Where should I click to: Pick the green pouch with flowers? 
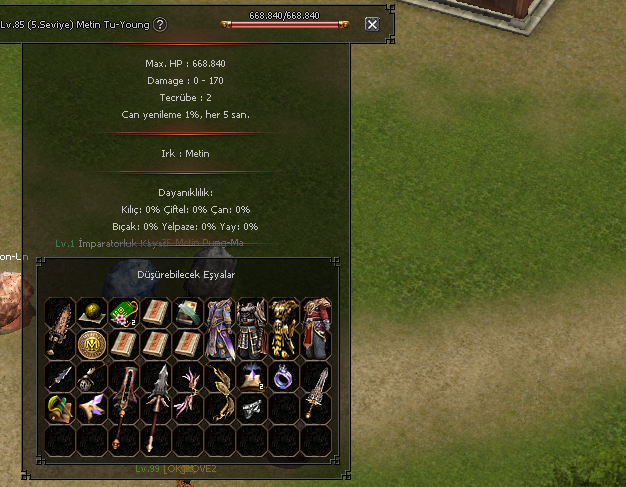click(x=124, y=313)
